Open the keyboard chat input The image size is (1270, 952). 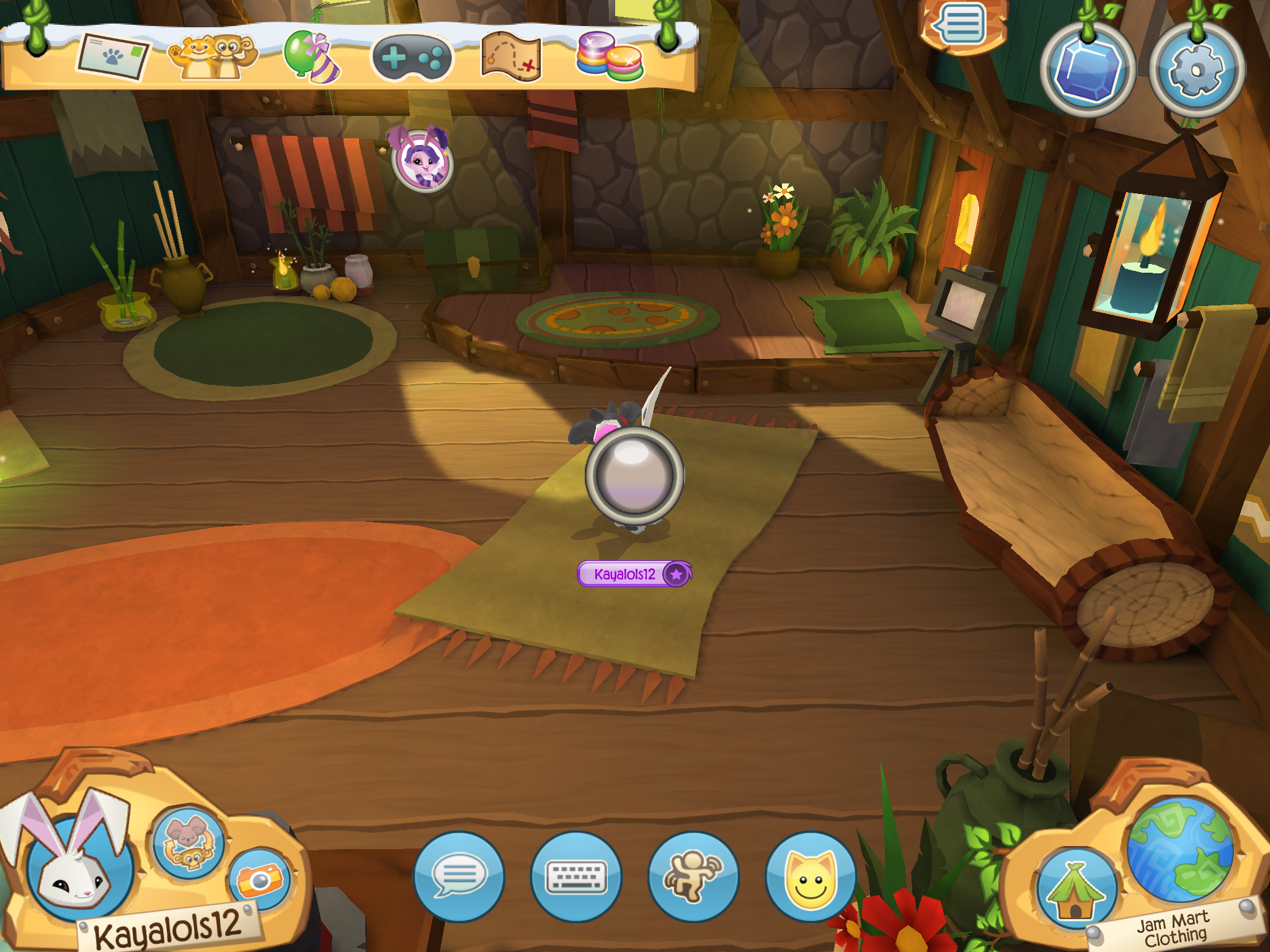(x=576, y=876)
